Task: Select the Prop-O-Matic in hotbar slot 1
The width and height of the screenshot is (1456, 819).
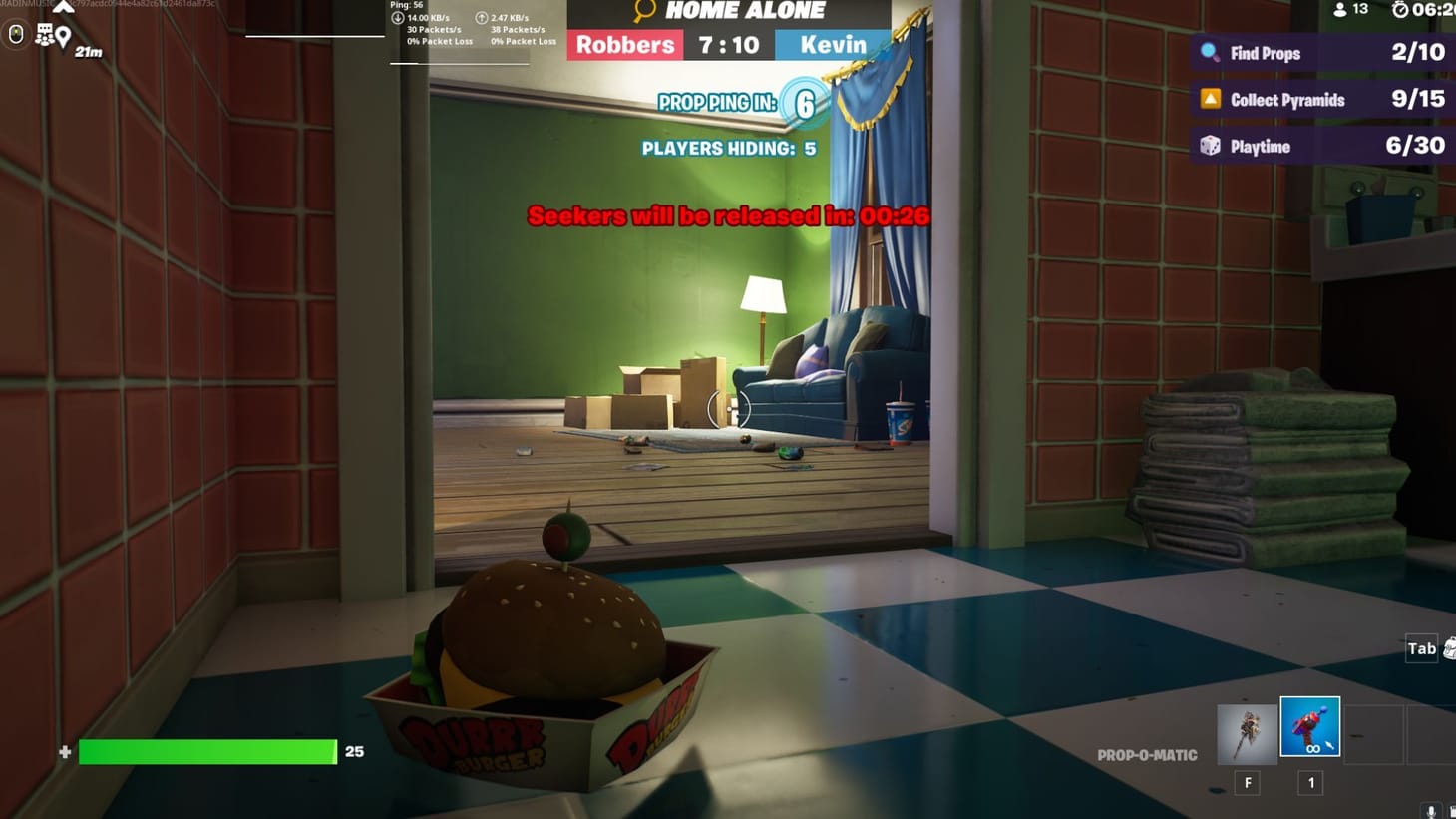Action: pos(1309,726)
